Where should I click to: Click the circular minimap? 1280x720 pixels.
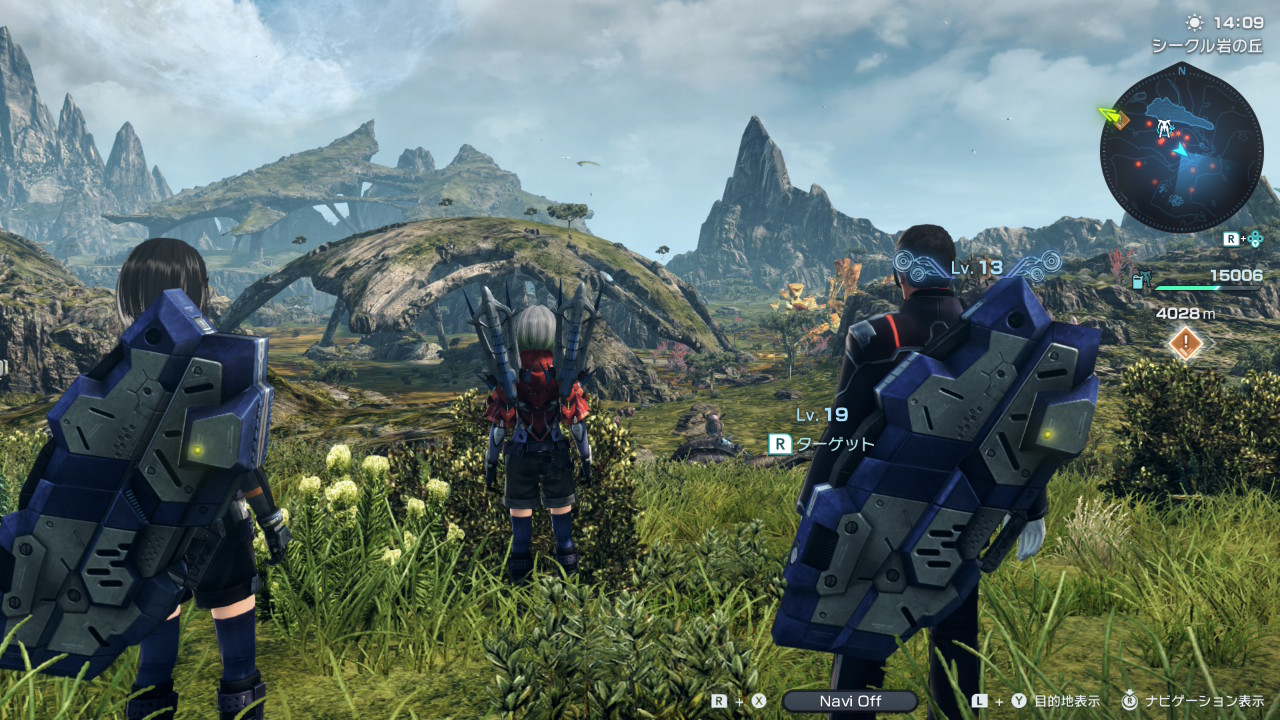[1181, 146]
